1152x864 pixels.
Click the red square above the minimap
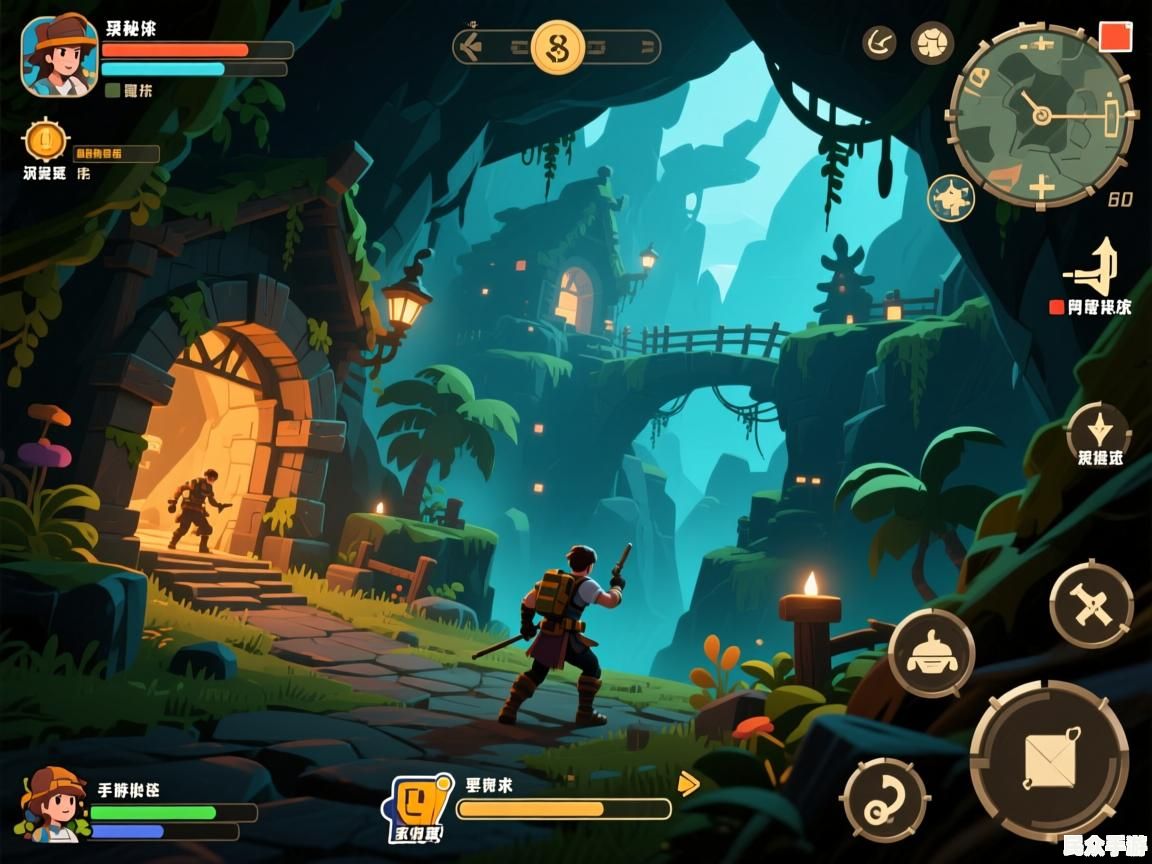1114,37
